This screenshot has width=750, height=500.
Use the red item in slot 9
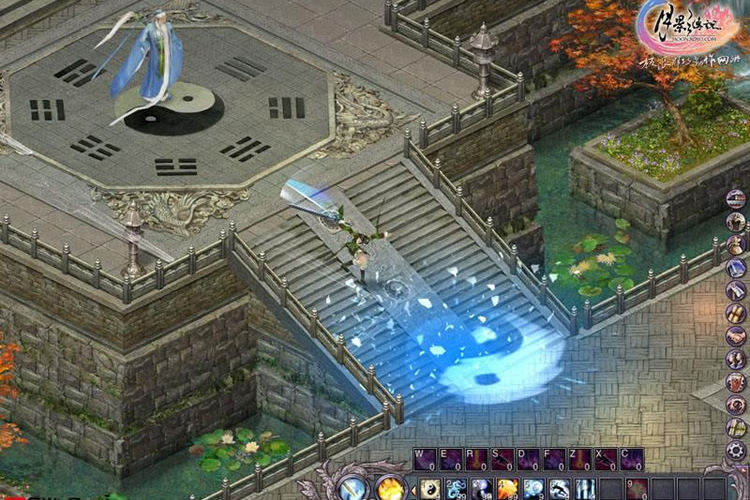coord(637,489)
